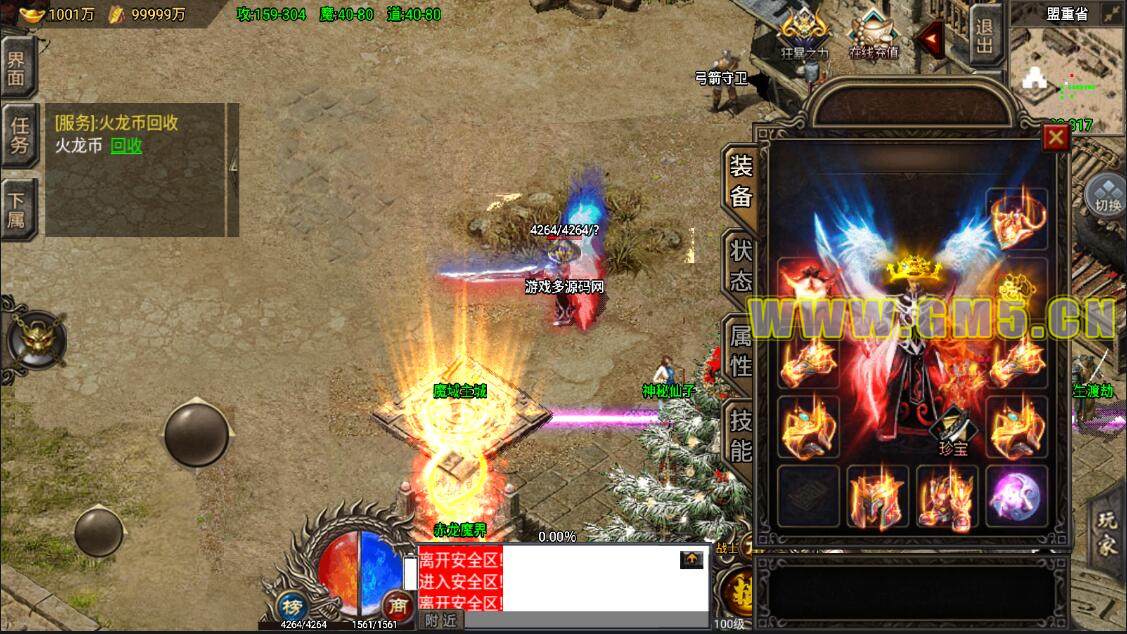1127x634 pixels.
Task: Select the 技能 skills tab
Action: point(740,435)
